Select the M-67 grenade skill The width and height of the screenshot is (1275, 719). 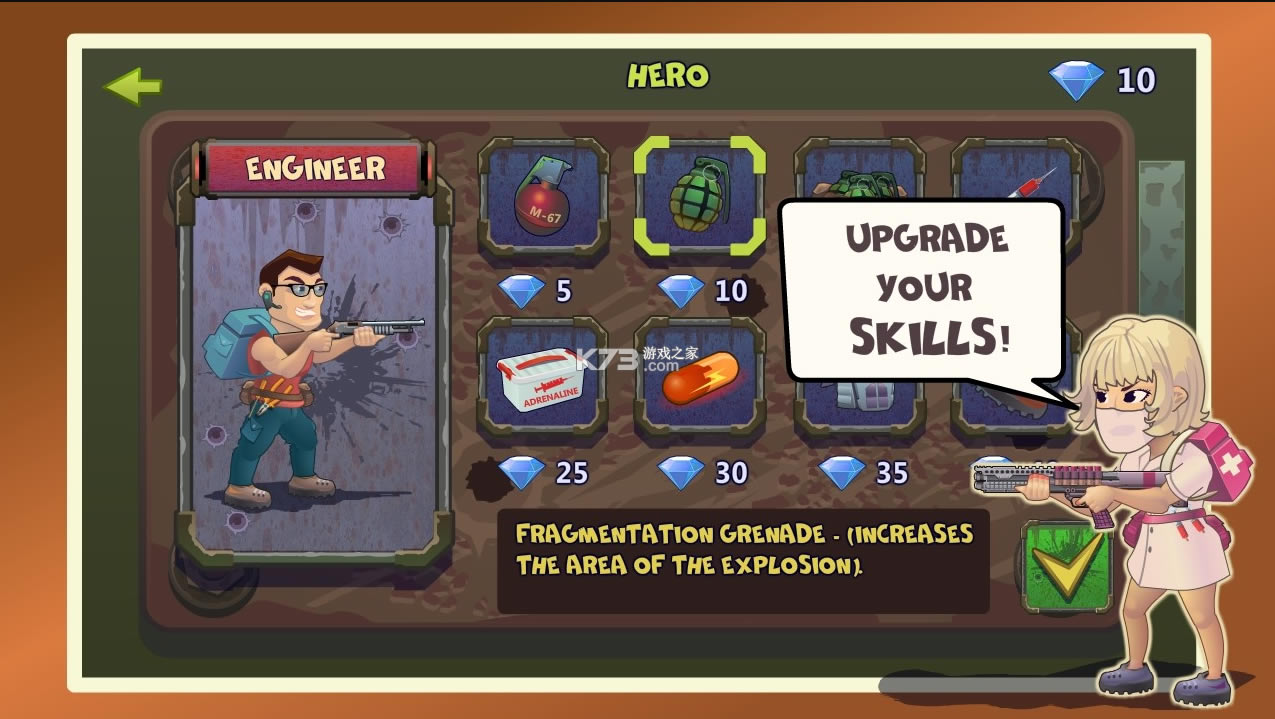(543, 197)
